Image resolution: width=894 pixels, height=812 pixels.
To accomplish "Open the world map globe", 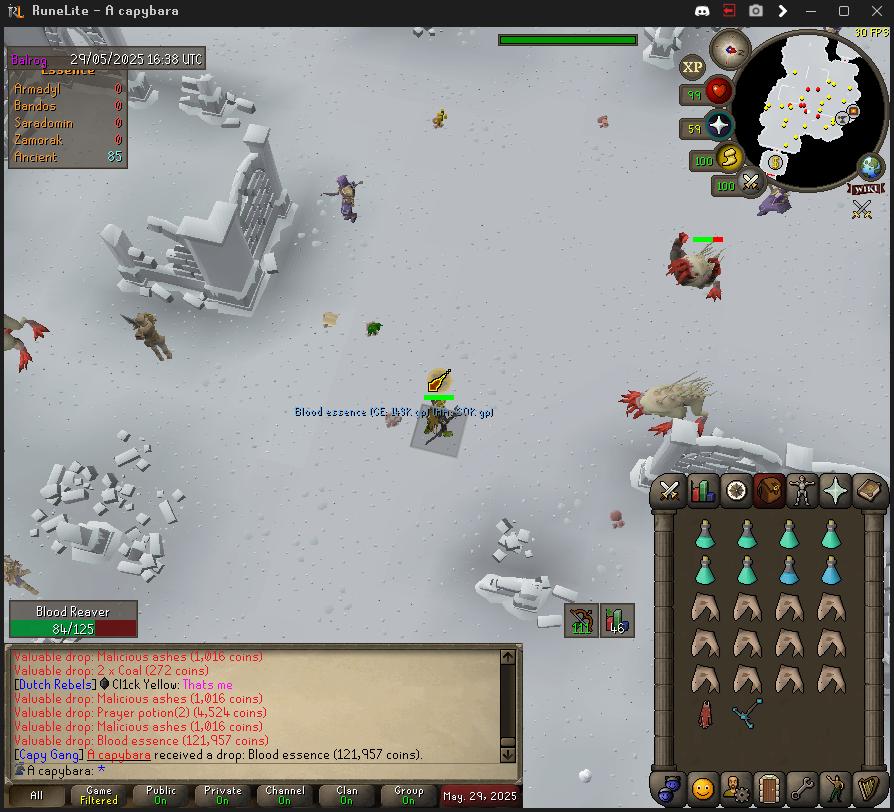I will [871, 166].
